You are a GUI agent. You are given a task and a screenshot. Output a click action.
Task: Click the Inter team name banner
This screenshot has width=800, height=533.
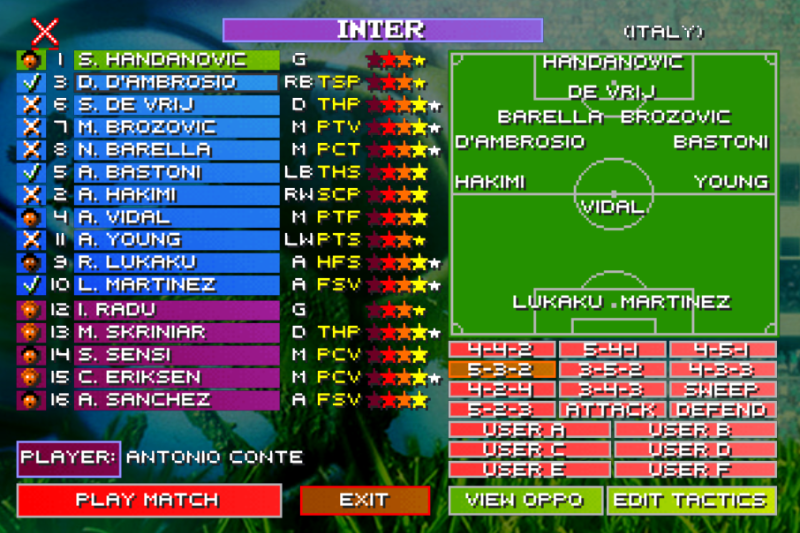(382, 30)
